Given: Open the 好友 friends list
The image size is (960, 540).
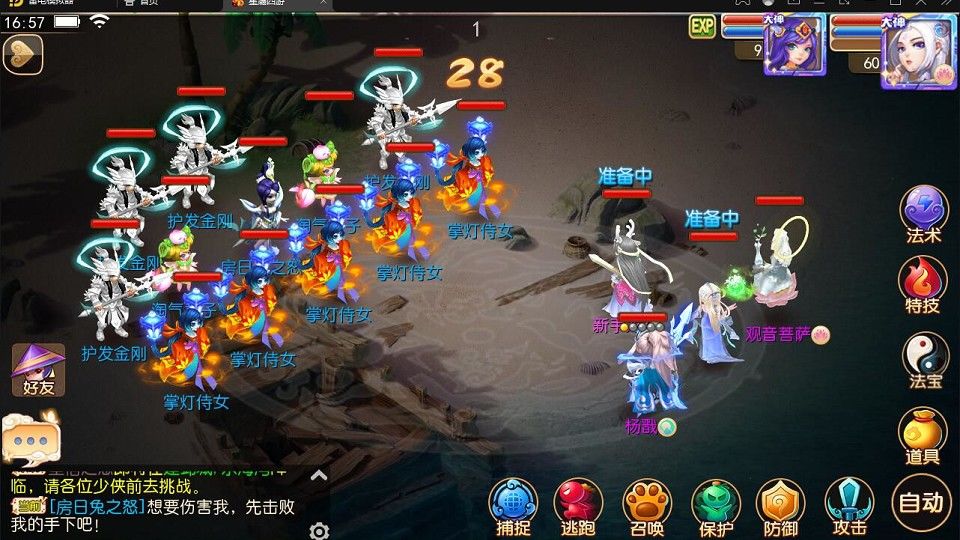Looking at the screenshot, I should 38,369.
